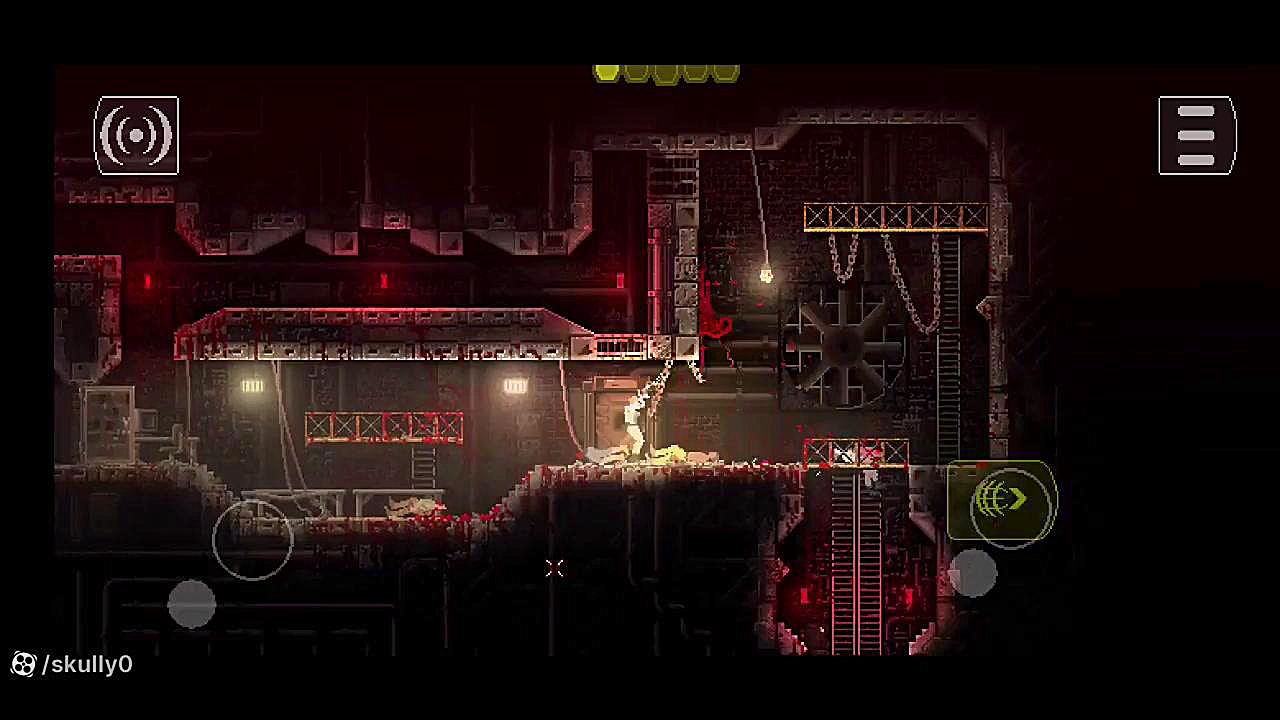The image size is (1280, 720).
Task: Tap the echolocation pulse icon
Action: click(x=136, y=135)
